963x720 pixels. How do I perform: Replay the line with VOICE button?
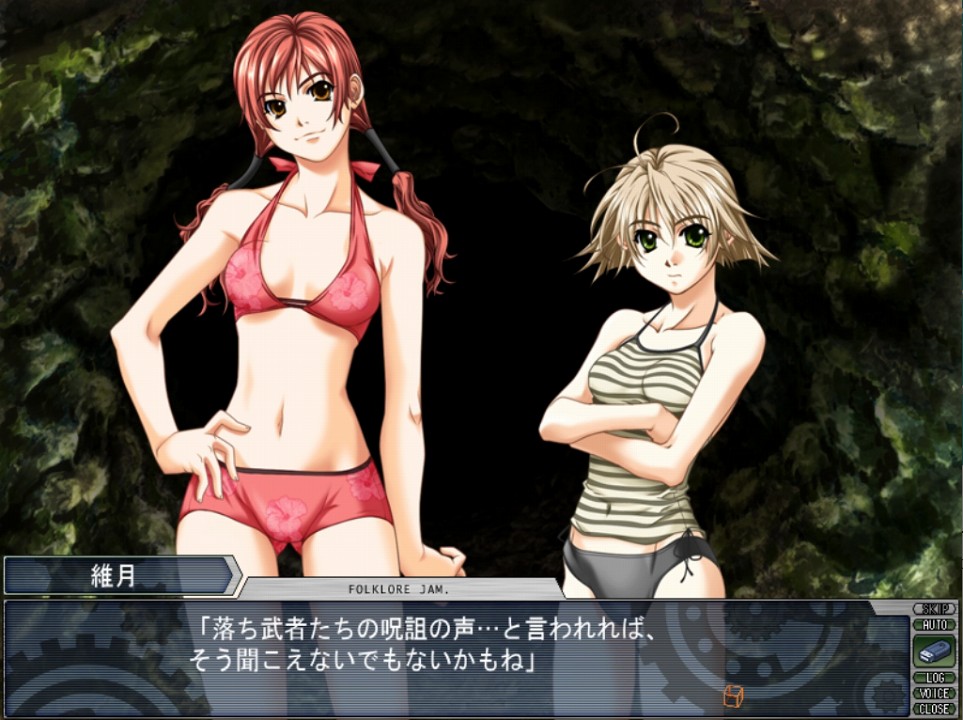(x=934, y=693)
